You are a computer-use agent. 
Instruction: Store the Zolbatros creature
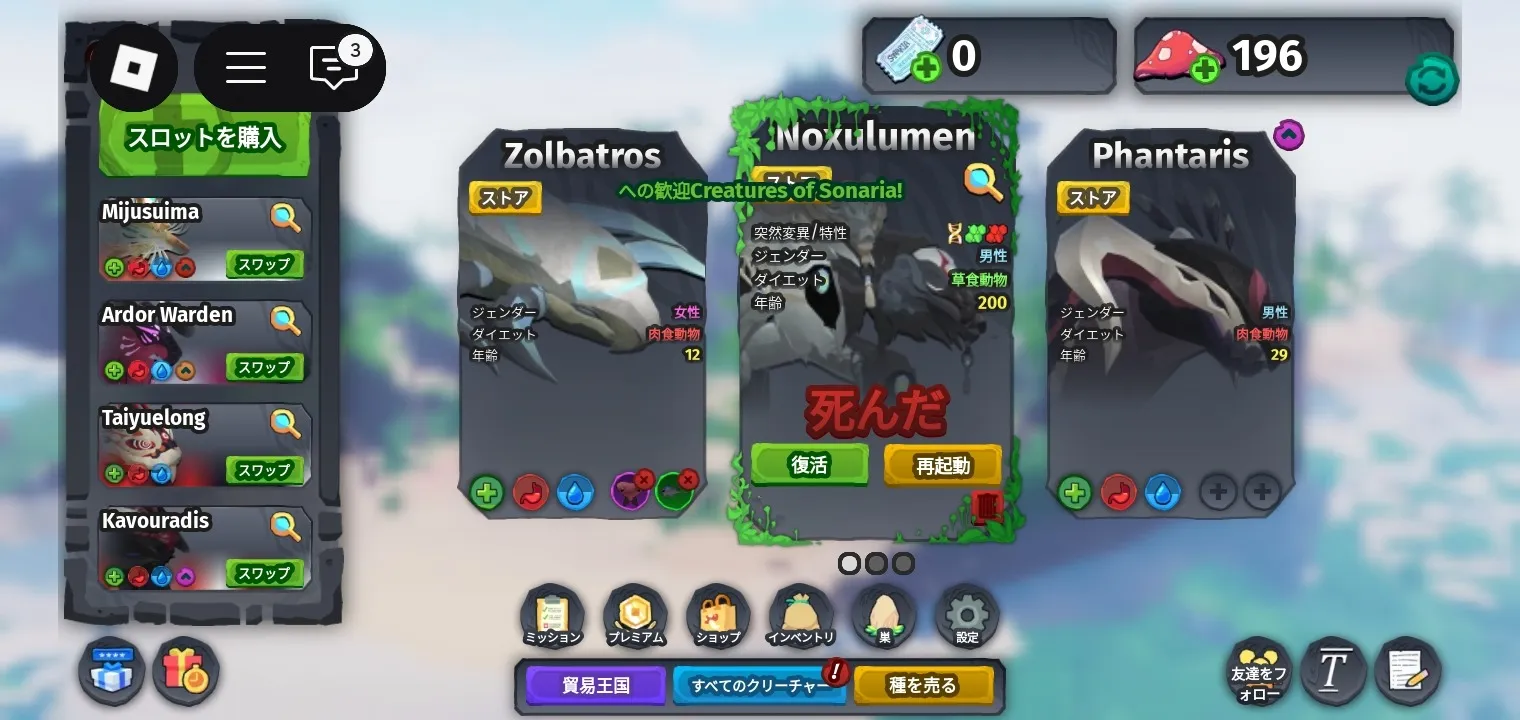505,198
